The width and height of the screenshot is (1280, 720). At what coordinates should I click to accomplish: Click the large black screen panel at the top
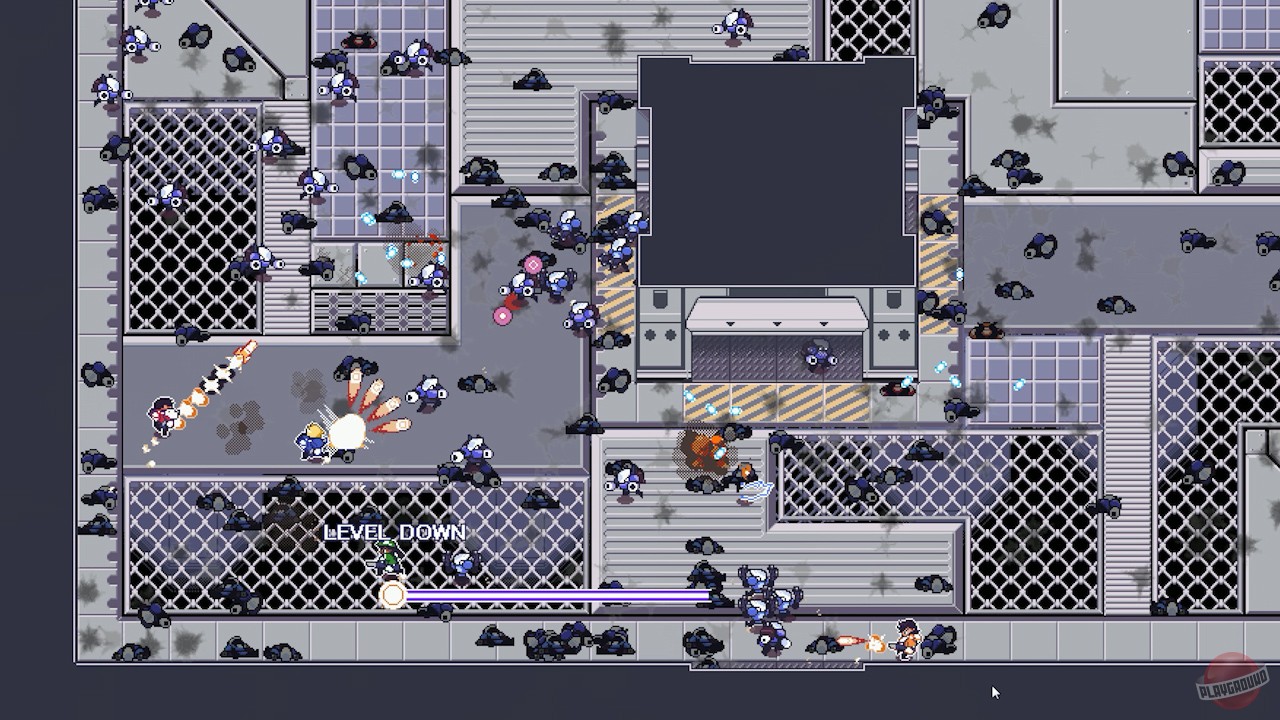coord(775,165)
